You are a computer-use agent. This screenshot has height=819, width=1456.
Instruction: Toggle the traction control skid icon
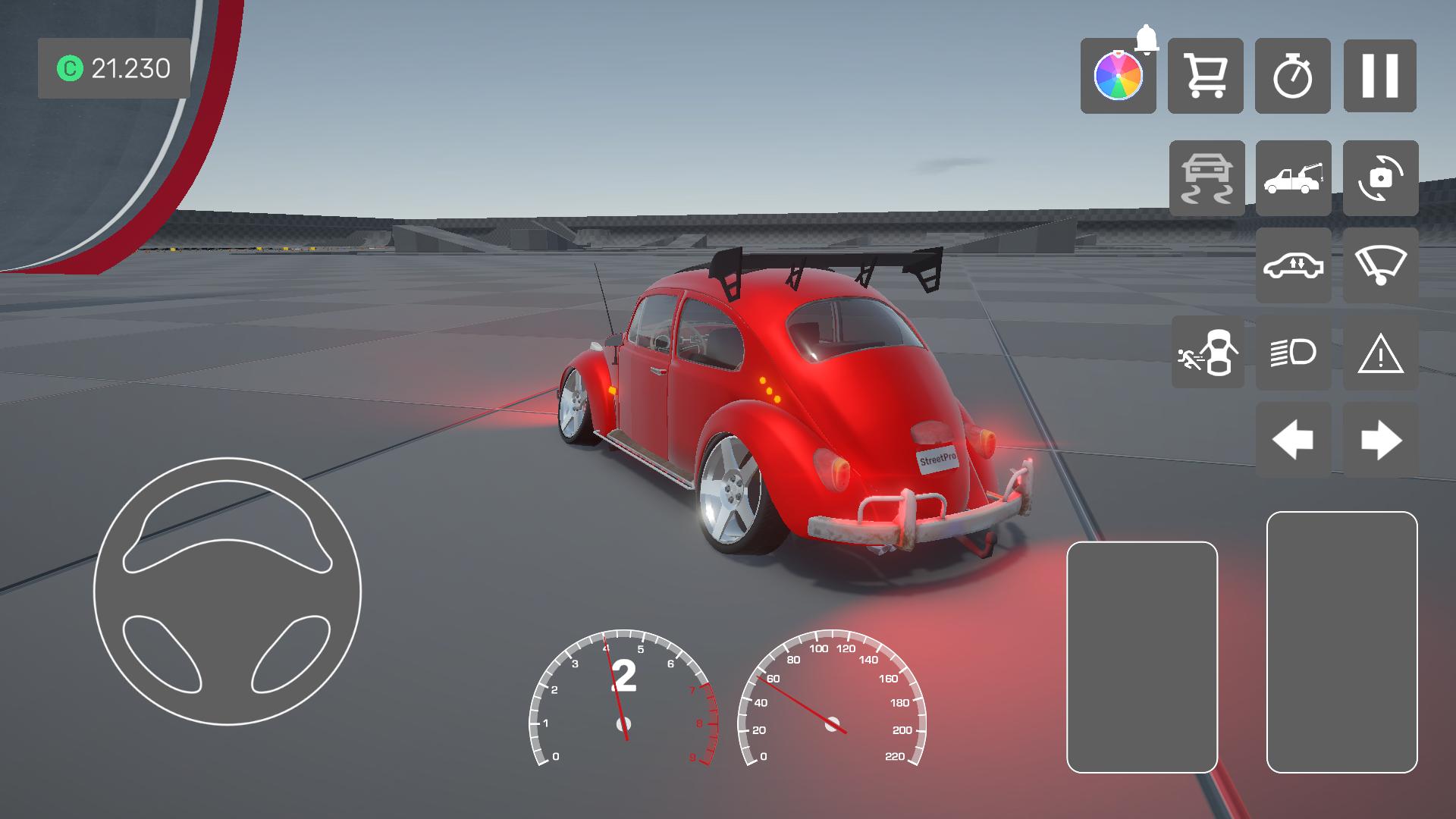(1207, 178)
